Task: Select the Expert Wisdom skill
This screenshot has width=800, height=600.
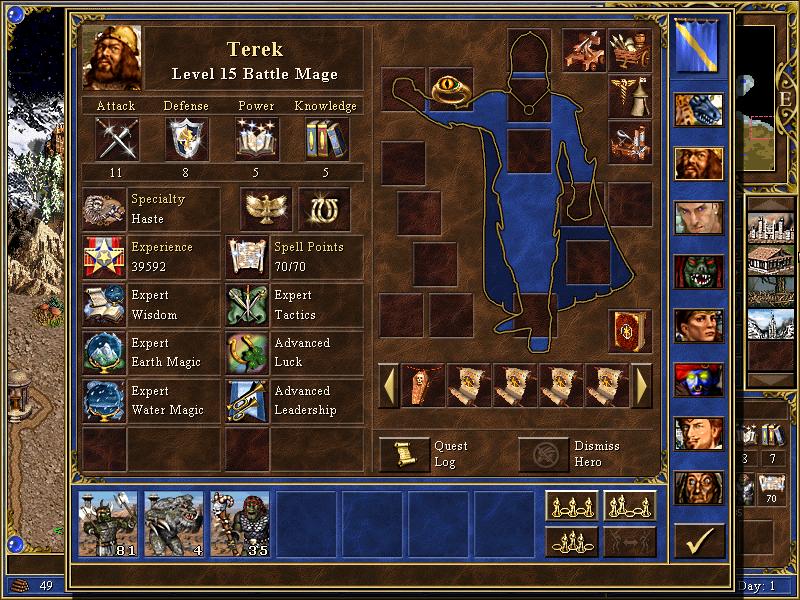Action: pos(103,306)
